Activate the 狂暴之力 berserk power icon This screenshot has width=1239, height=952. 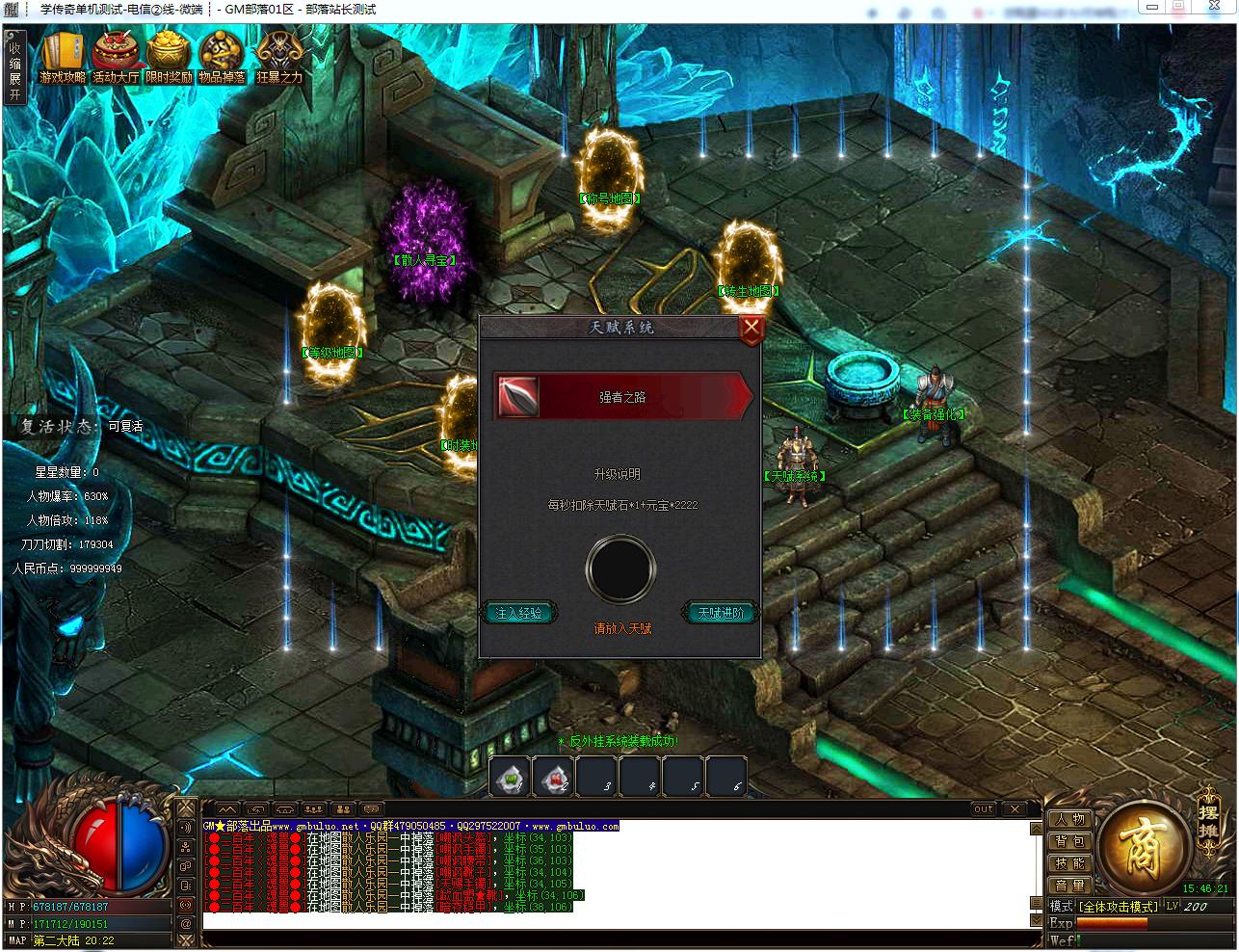click(279, 58)
